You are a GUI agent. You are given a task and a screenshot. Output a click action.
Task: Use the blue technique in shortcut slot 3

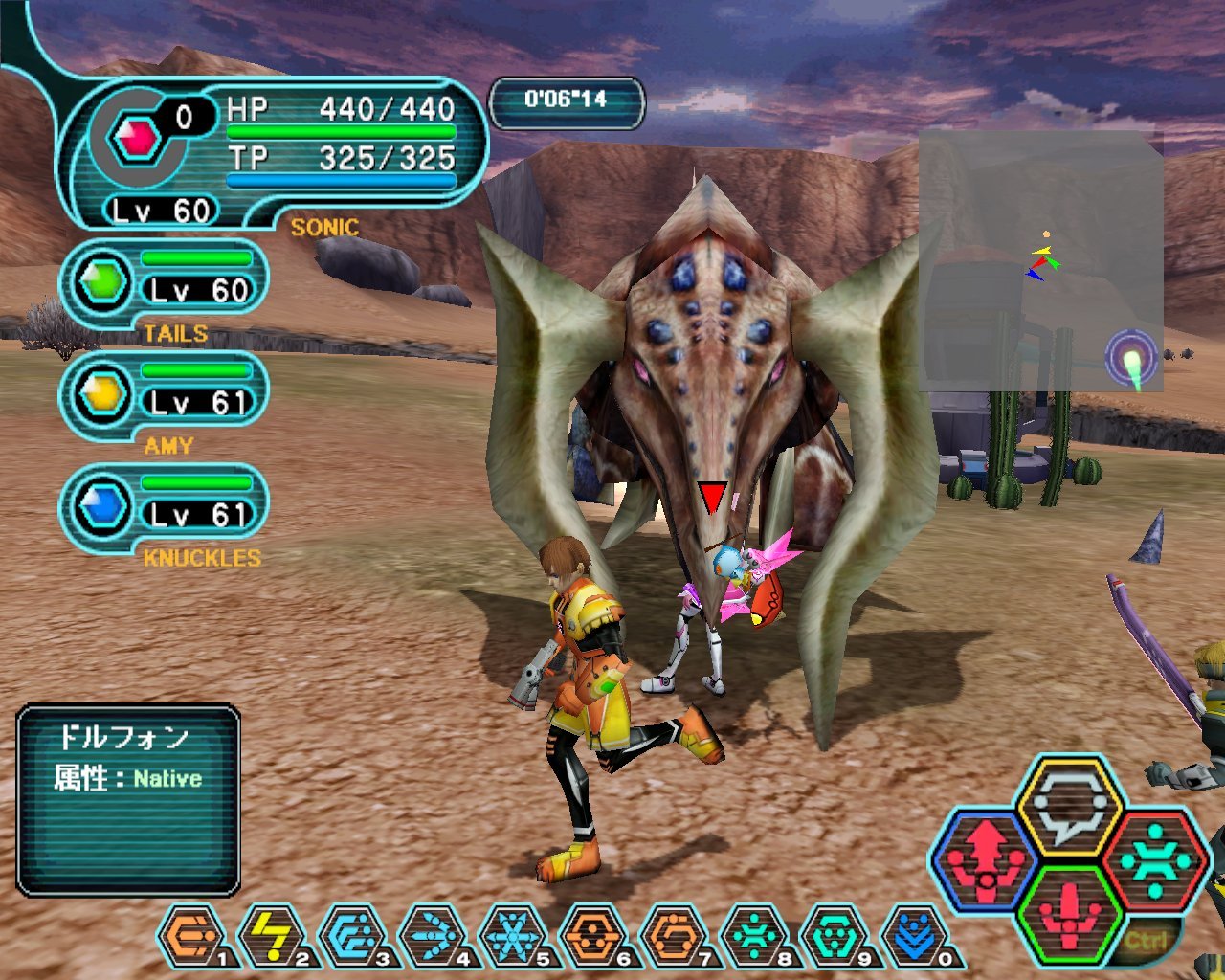(351, 936)
